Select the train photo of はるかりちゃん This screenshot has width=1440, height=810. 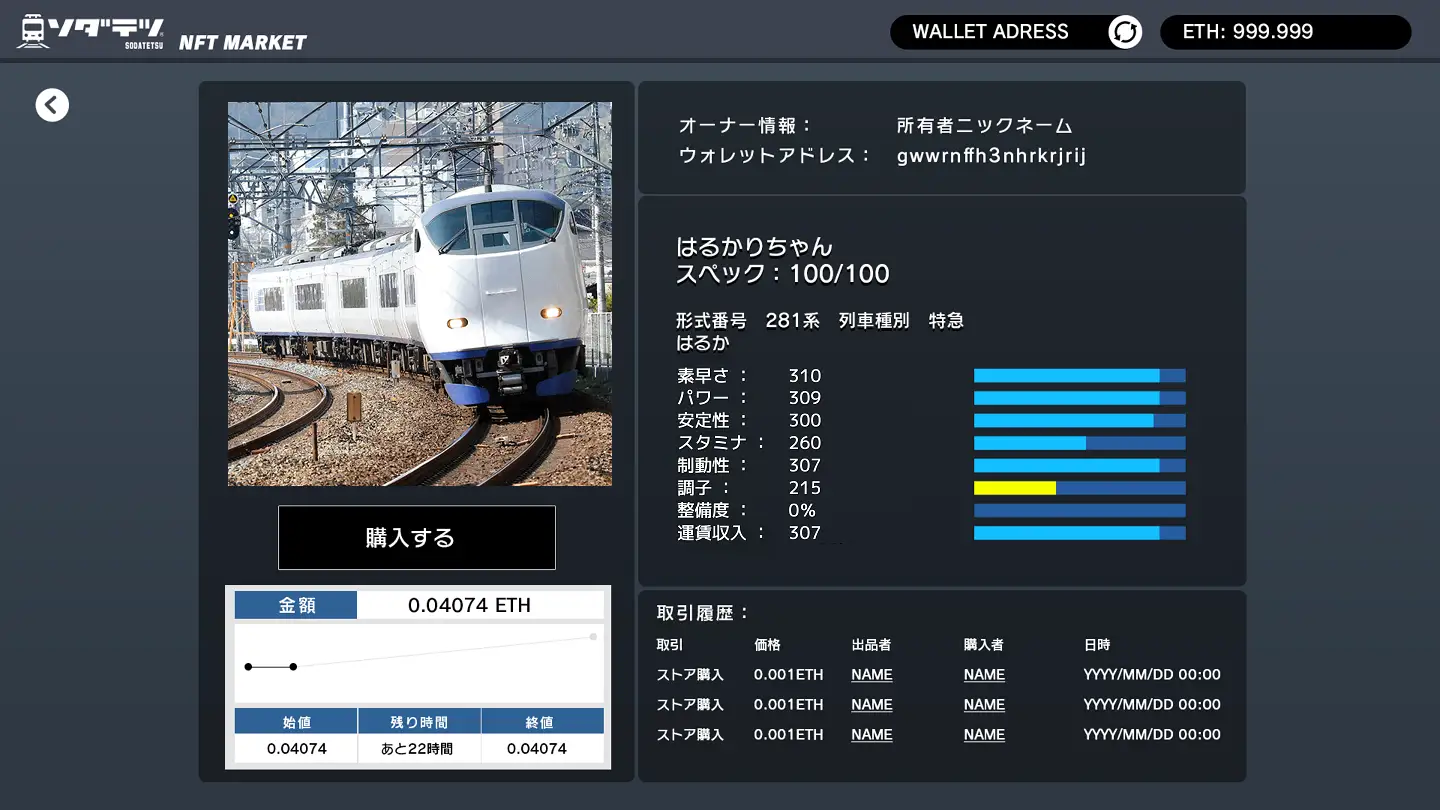[419, 293]
